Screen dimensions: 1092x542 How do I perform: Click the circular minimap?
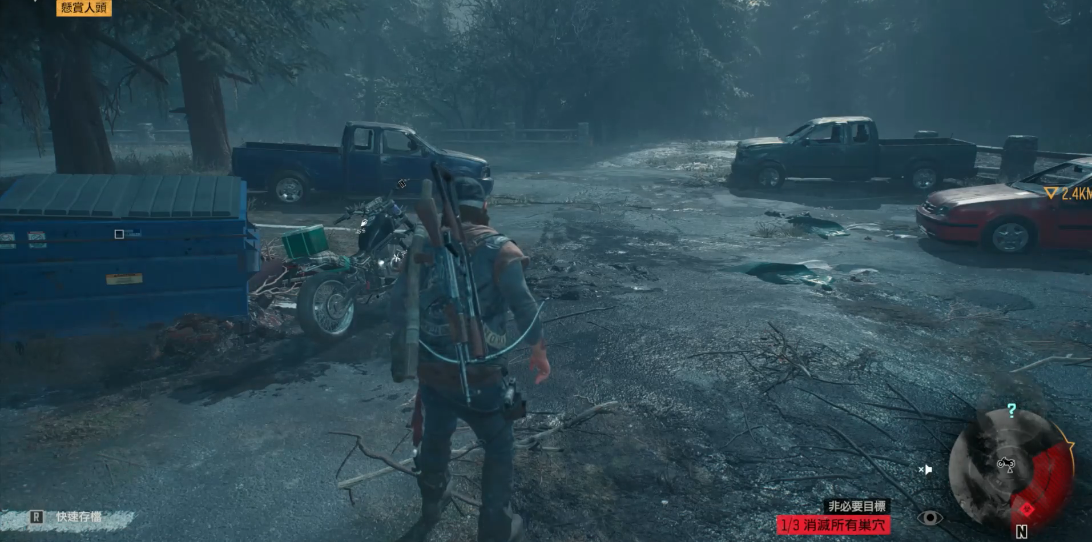point(1009,468)
